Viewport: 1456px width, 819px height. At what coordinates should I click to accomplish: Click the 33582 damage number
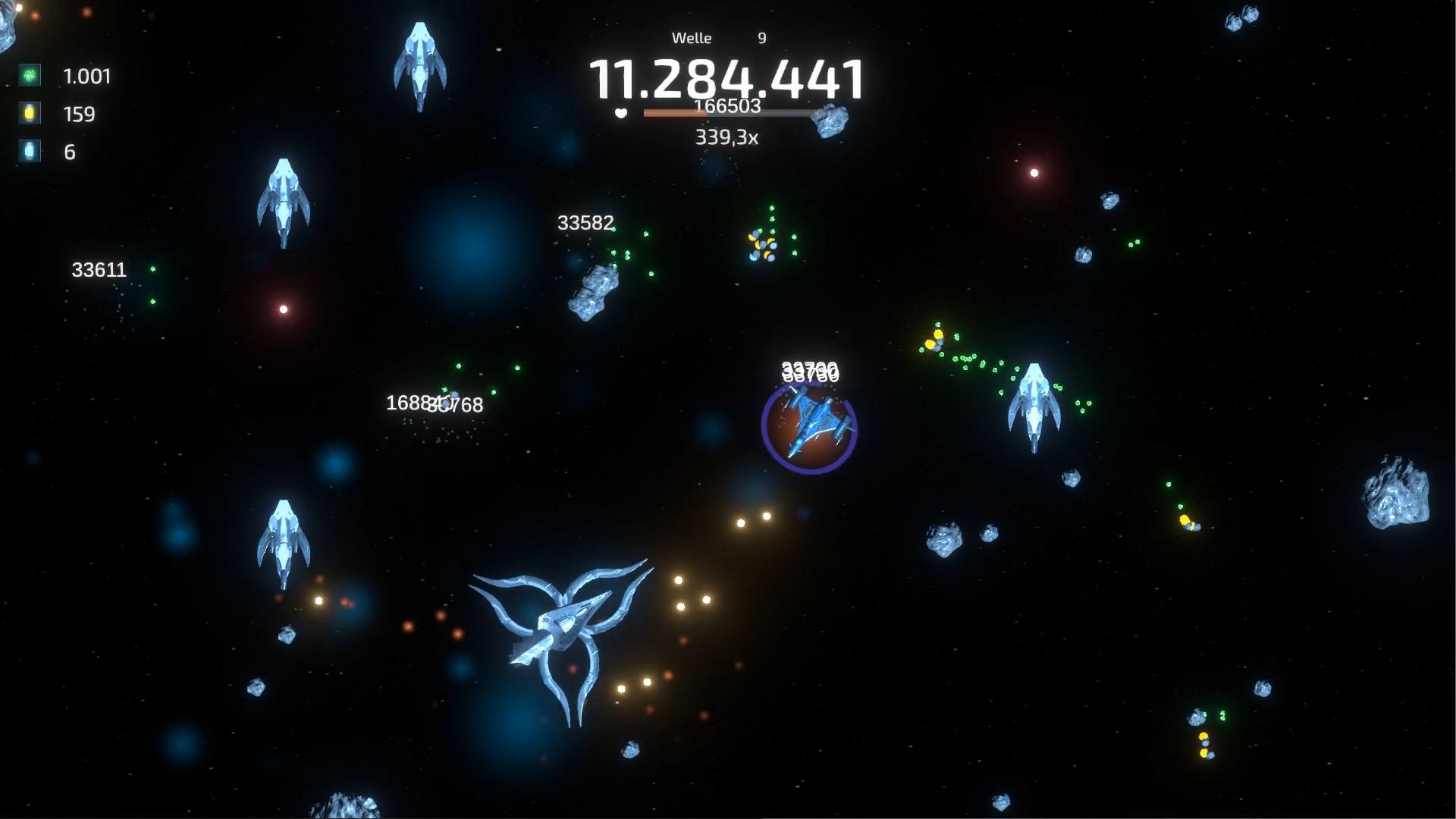tap(586, 224)
